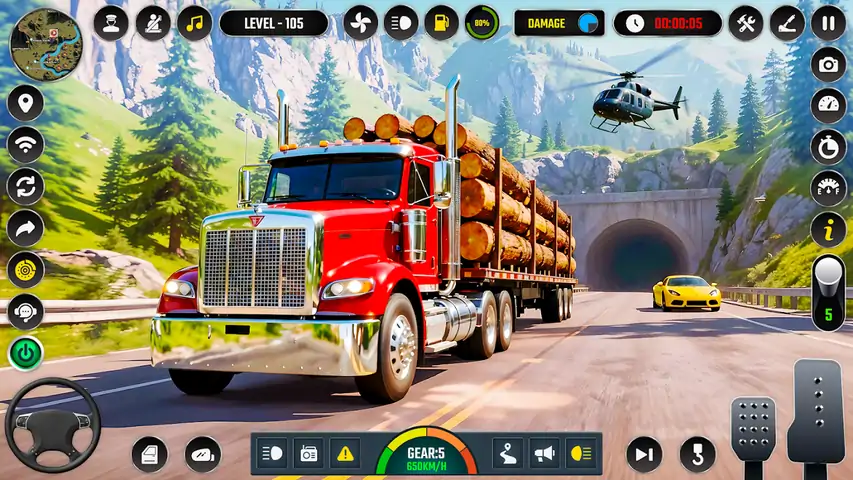Tap the music note button

[x=194, y=22]
